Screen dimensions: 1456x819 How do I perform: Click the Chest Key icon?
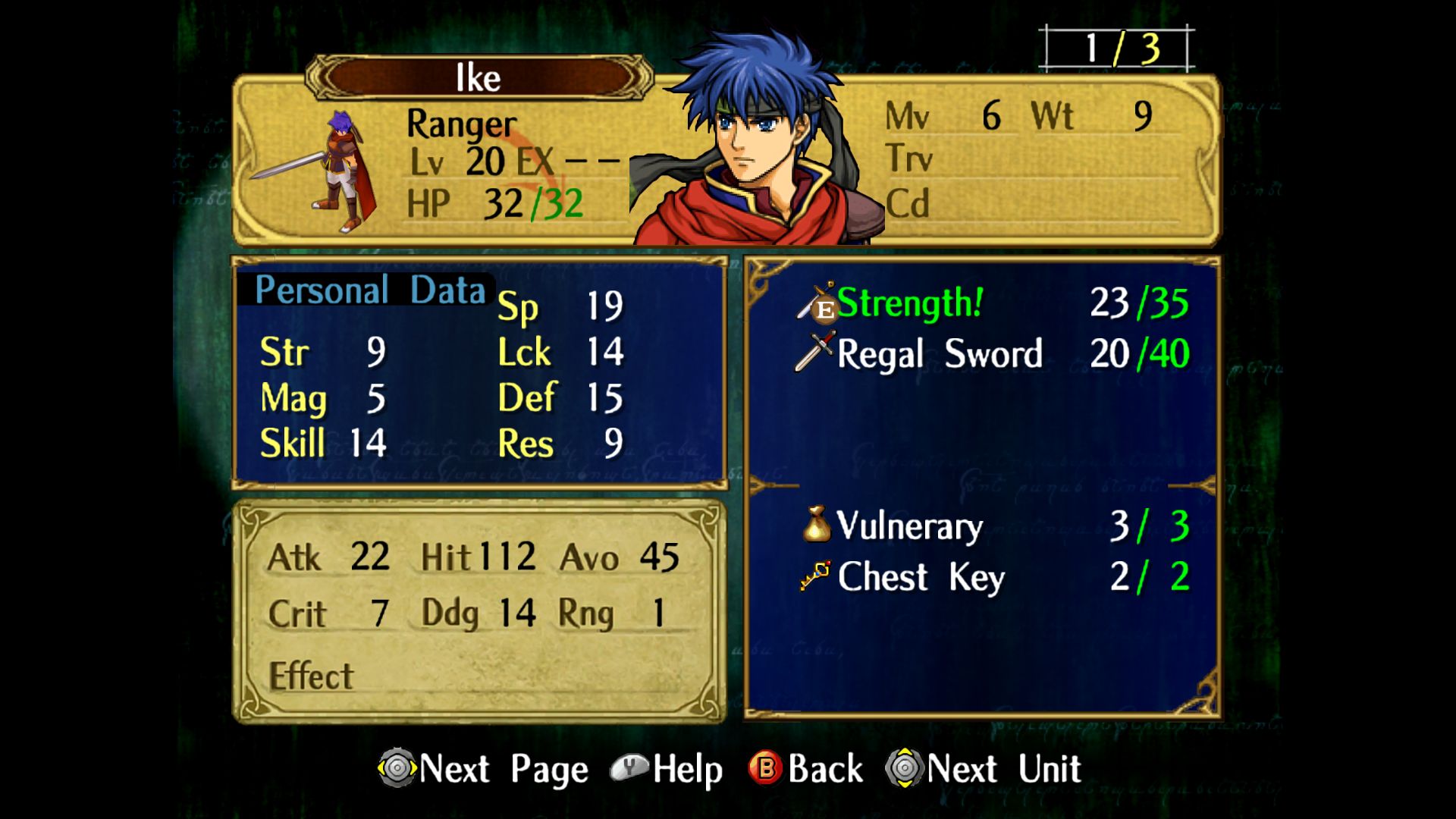coord(815,576)
